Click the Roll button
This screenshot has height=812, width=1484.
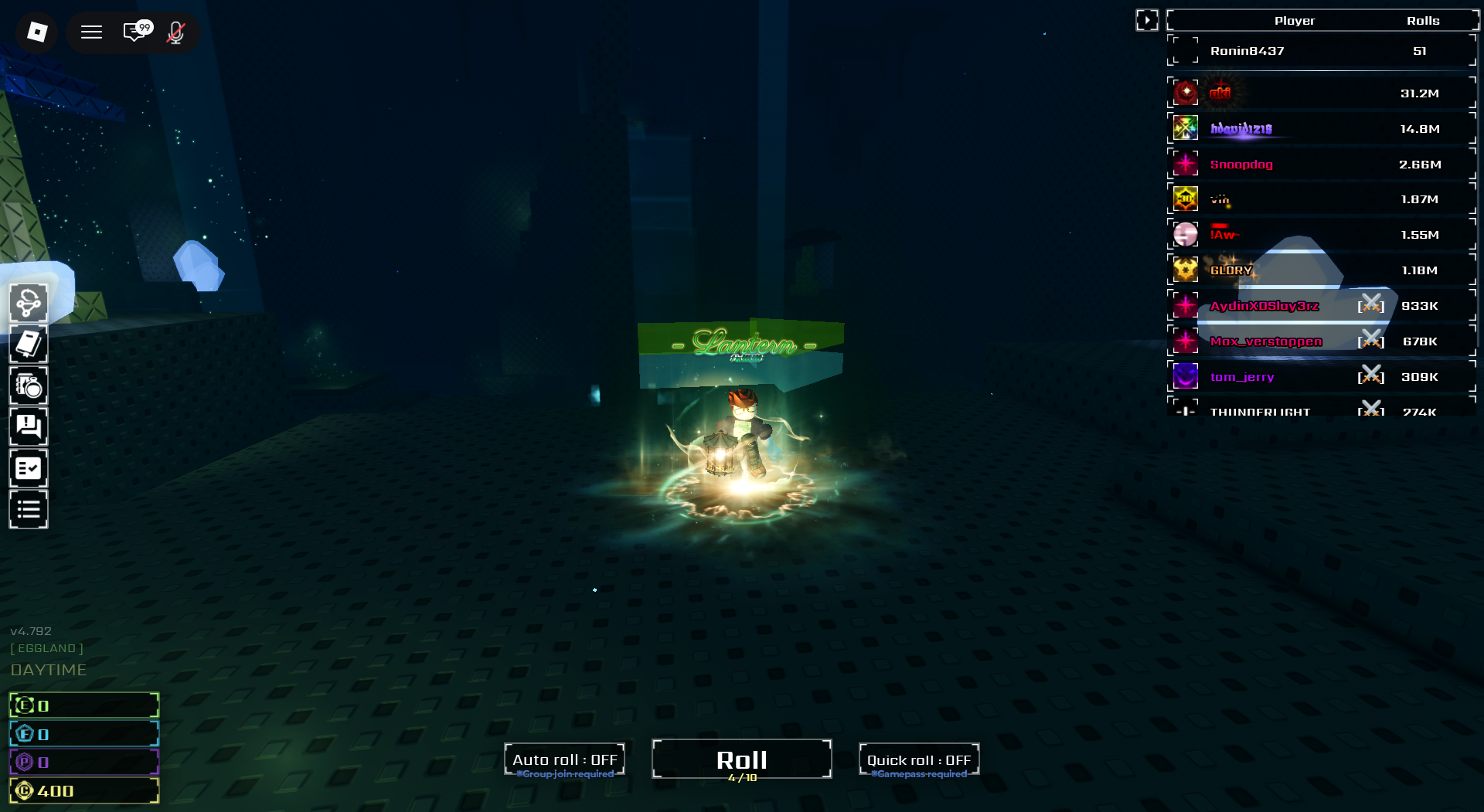point(741,760)
